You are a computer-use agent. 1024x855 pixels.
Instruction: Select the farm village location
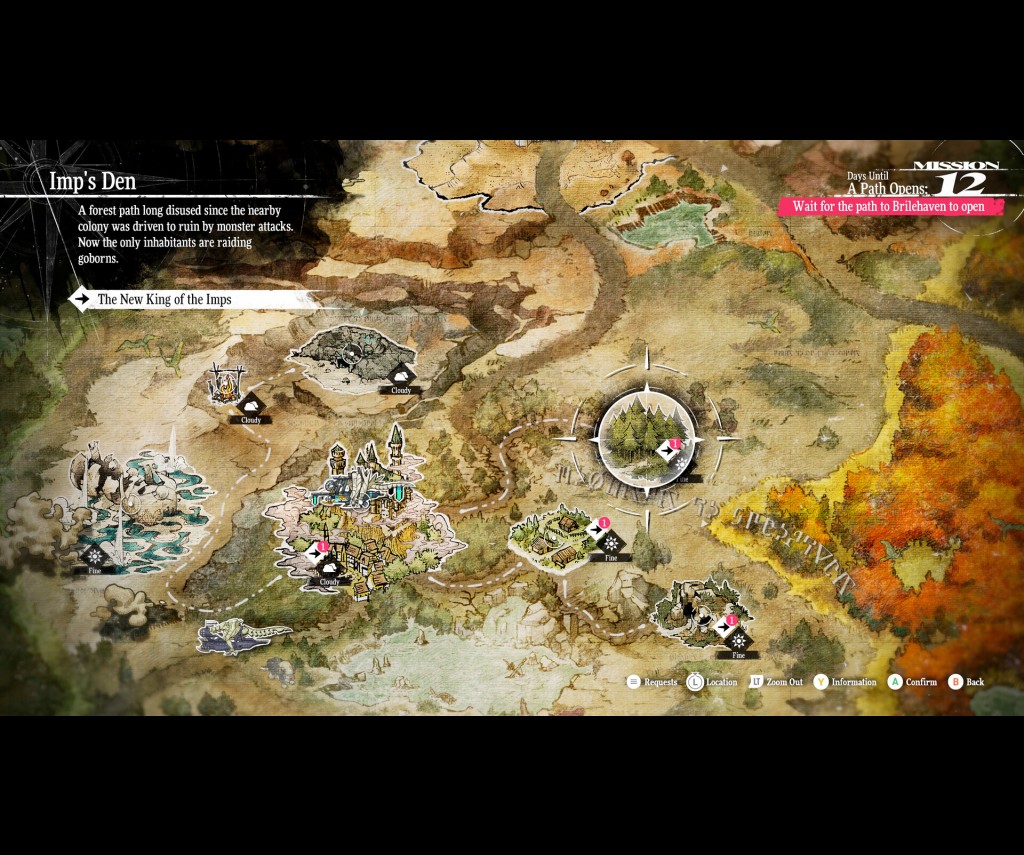point(555,533)
